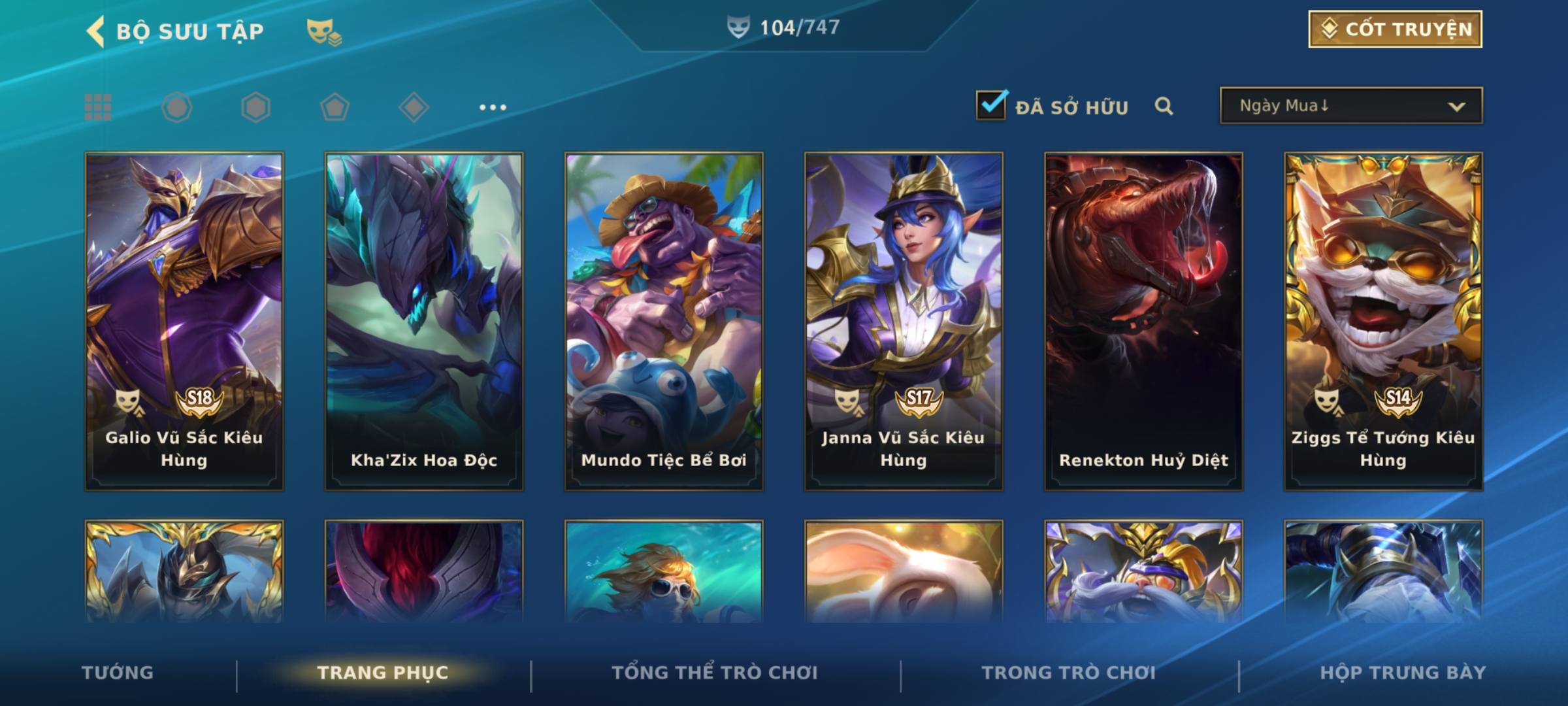Go back from Bộ Sưu Tập

click(96, 31)
